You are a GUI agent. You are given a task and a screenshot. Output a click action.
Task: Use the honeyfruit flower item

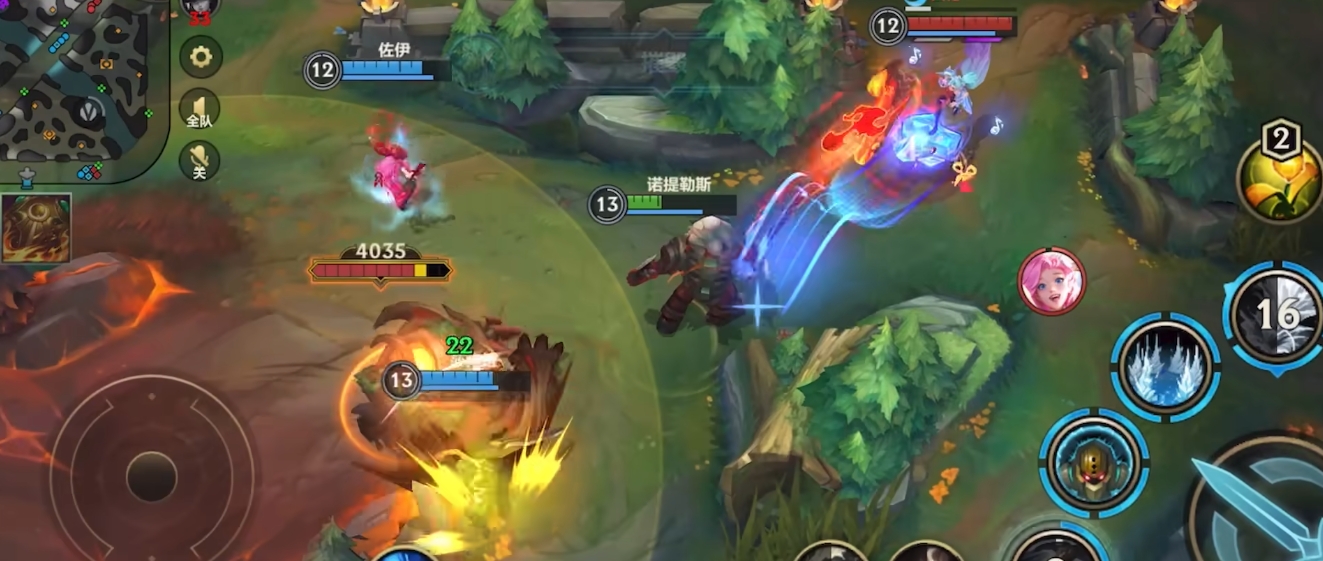tap(1279, 180)
